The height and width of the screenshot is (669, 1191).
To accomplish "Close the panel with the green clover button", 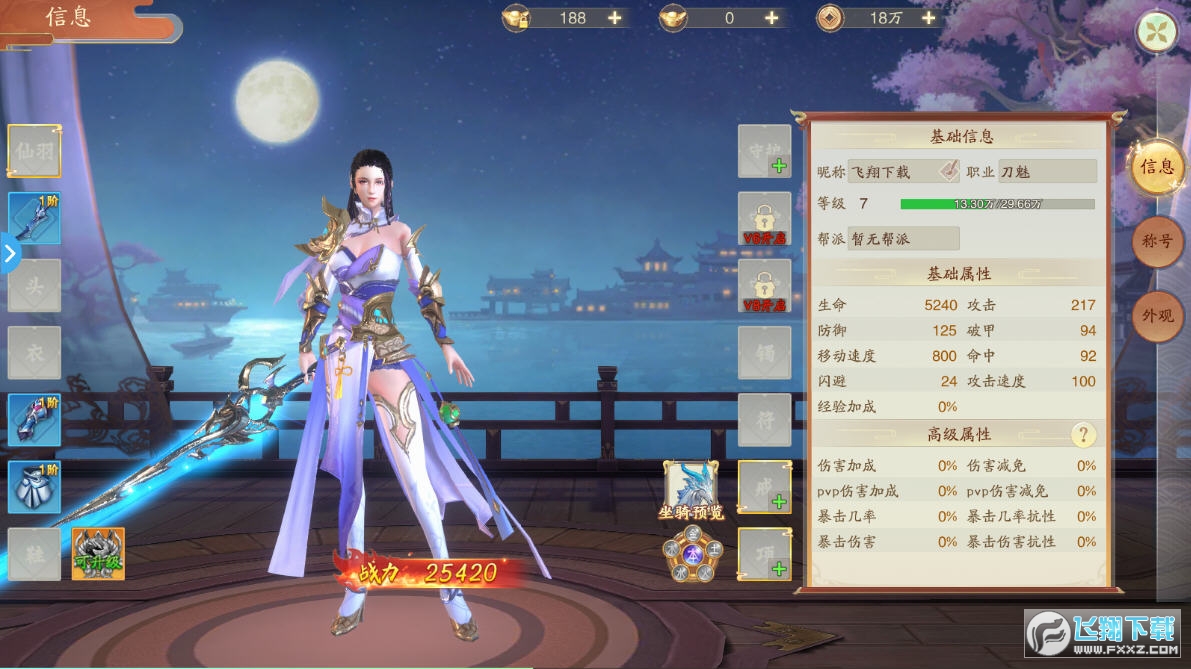I will pyautogui.click(x=1155, y=32).
